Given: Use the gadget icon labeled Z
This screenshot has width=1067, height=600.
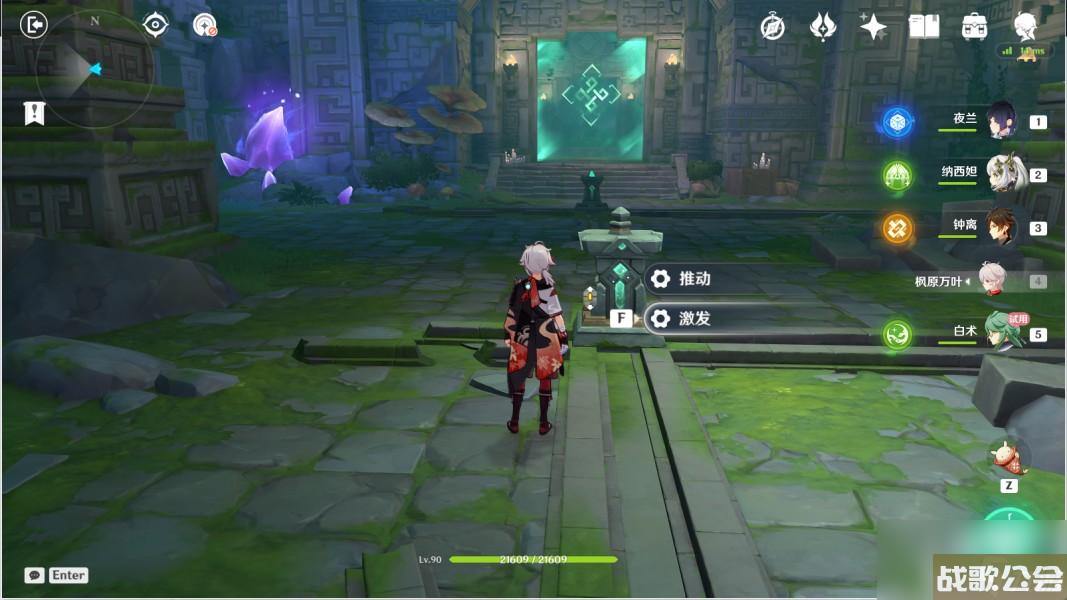Looking at the screenshot, I should point(1009,456).
